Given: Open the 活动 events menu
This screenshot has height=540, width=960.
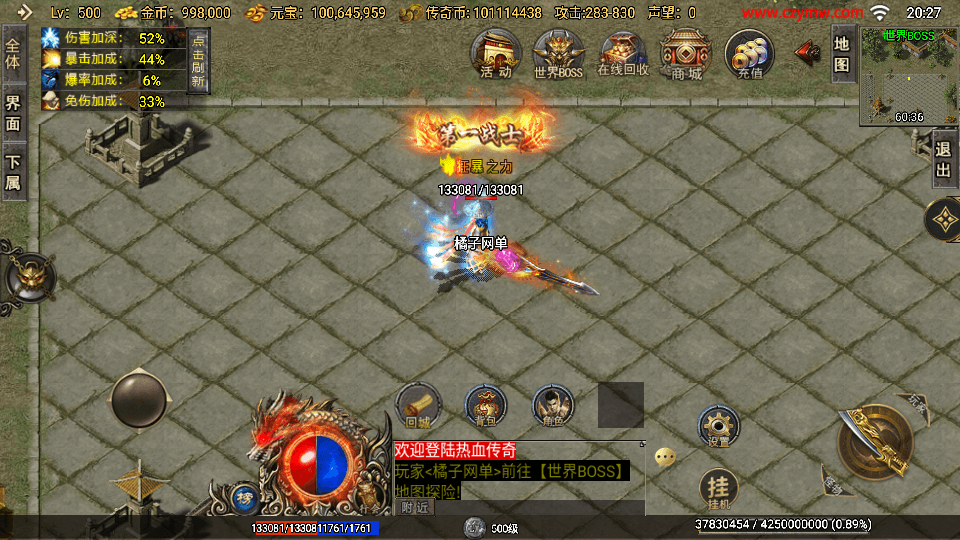Looking at the screenshot, I should click(496, 54).
